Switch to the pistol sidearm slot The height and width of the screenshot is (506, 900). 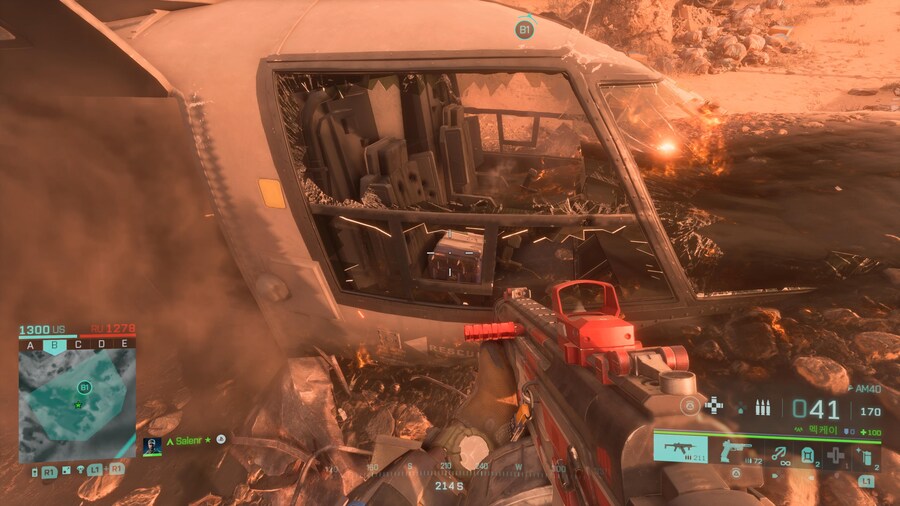pos(736,449)
